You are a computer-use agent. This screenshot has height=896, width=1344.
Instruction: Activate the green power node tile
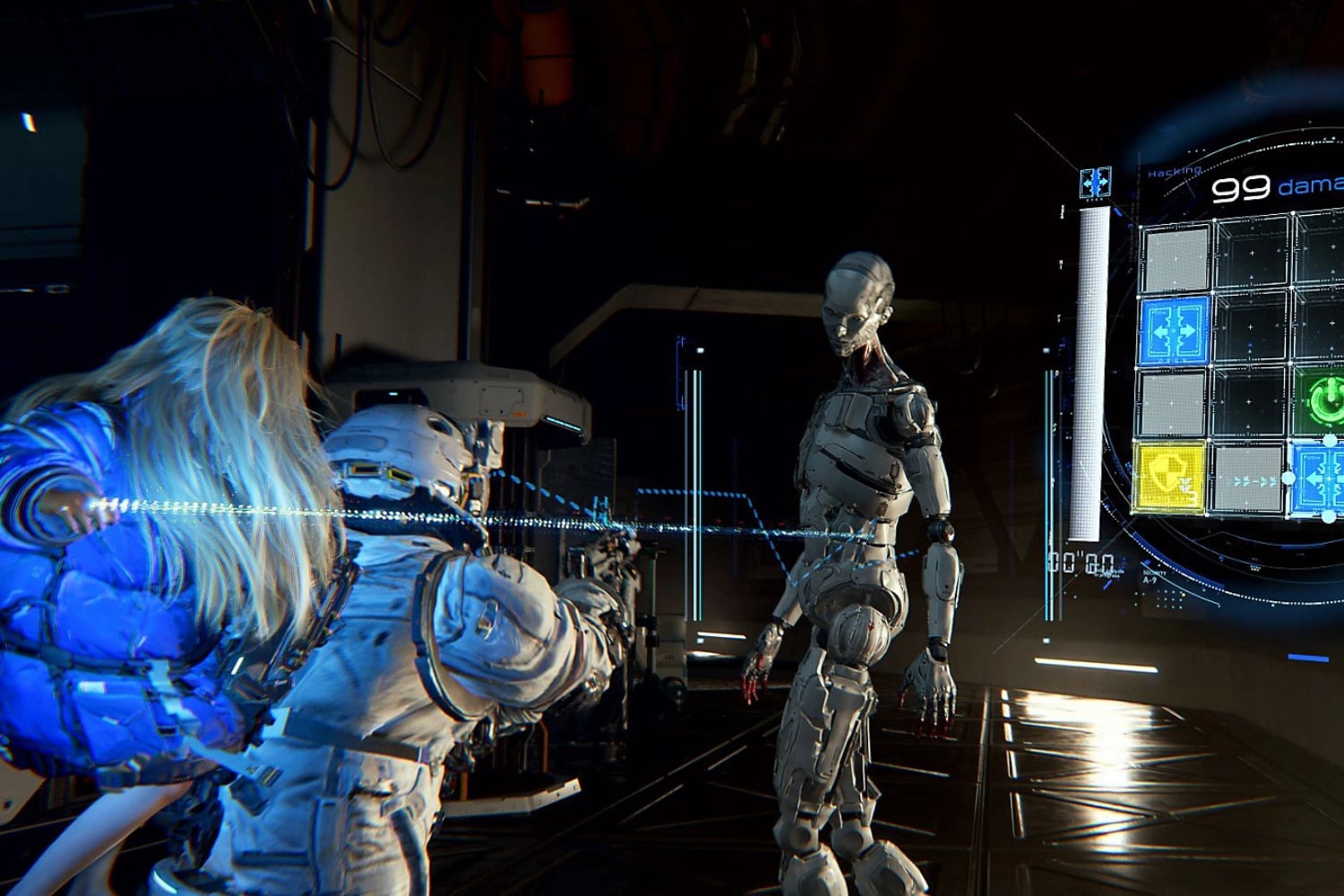pyautogui.click(x=1320, y=399)
